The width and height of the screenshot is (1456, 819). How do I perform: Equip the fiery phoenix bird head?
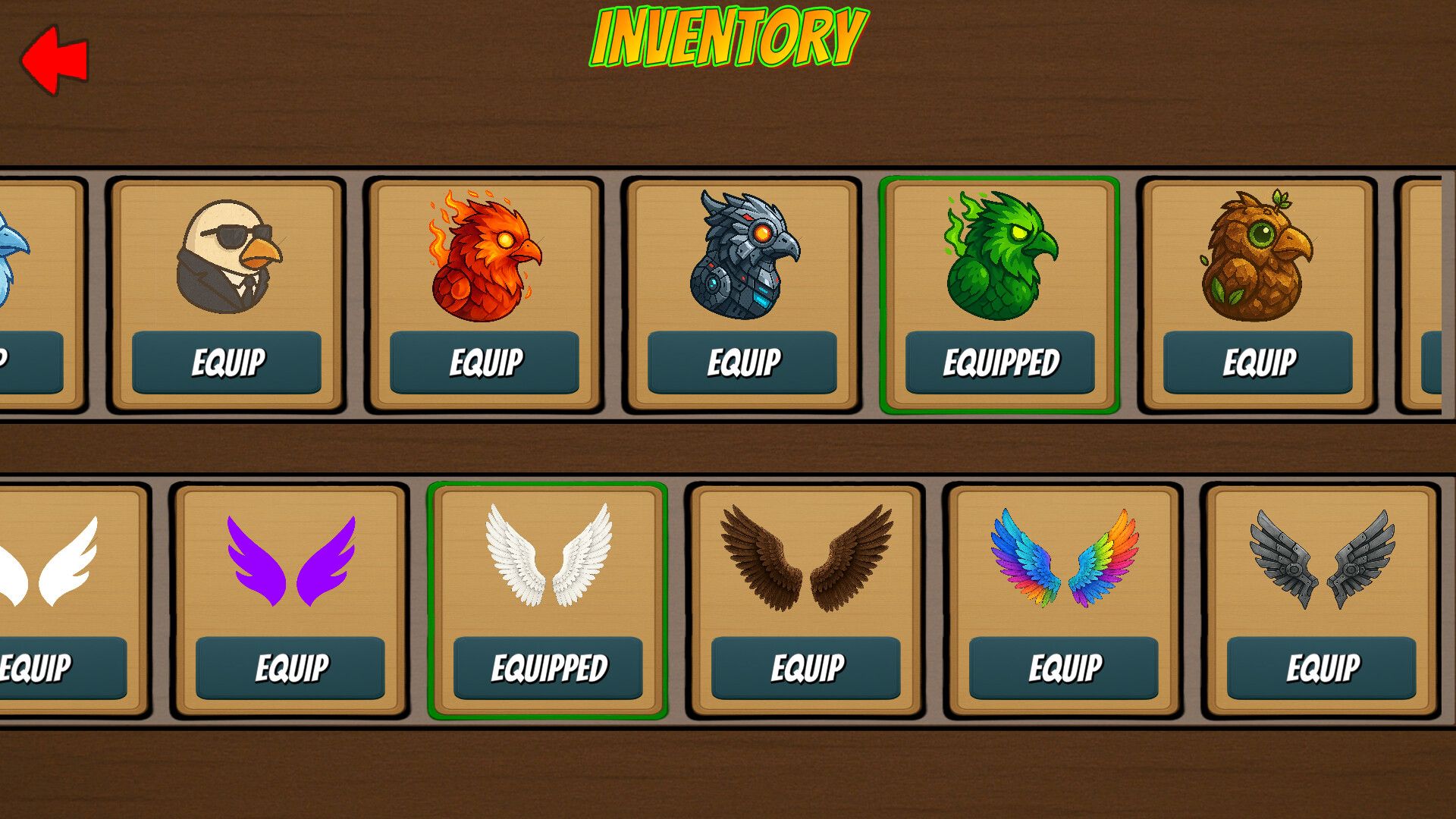(485, 362)
